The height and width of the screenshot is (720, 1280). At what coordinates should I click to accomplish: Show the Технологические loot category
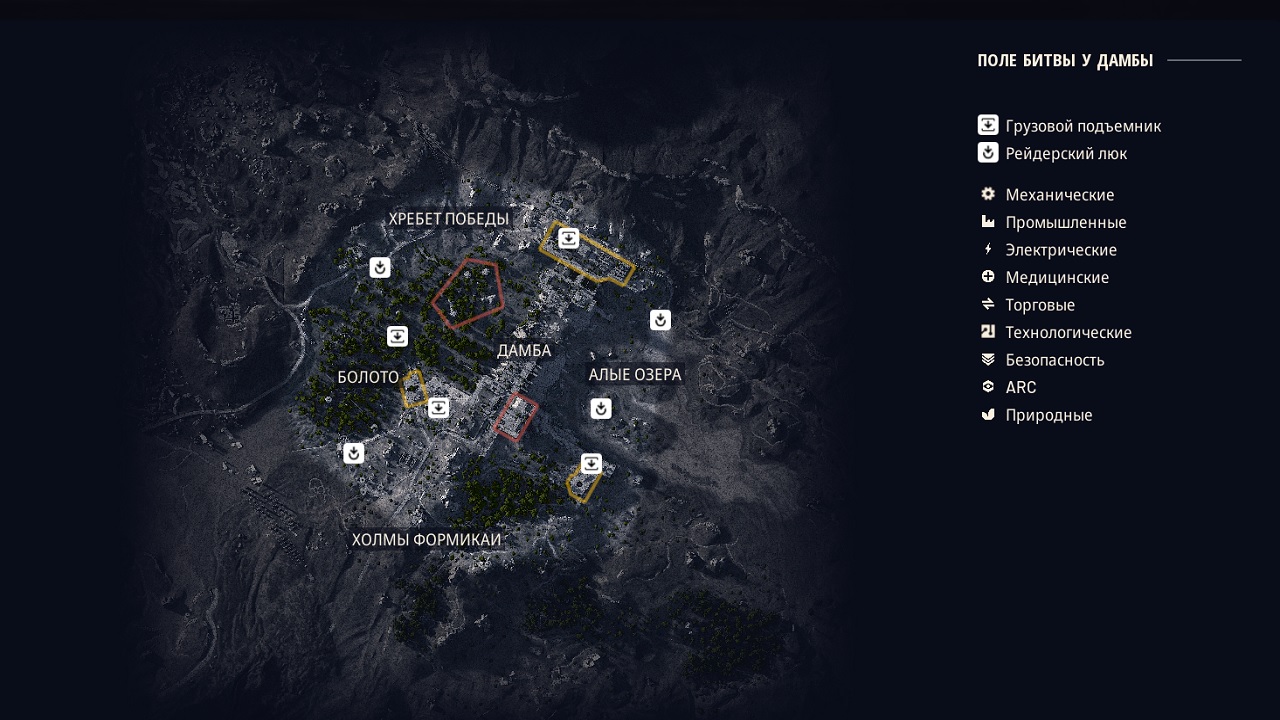tap(1068, 332)
